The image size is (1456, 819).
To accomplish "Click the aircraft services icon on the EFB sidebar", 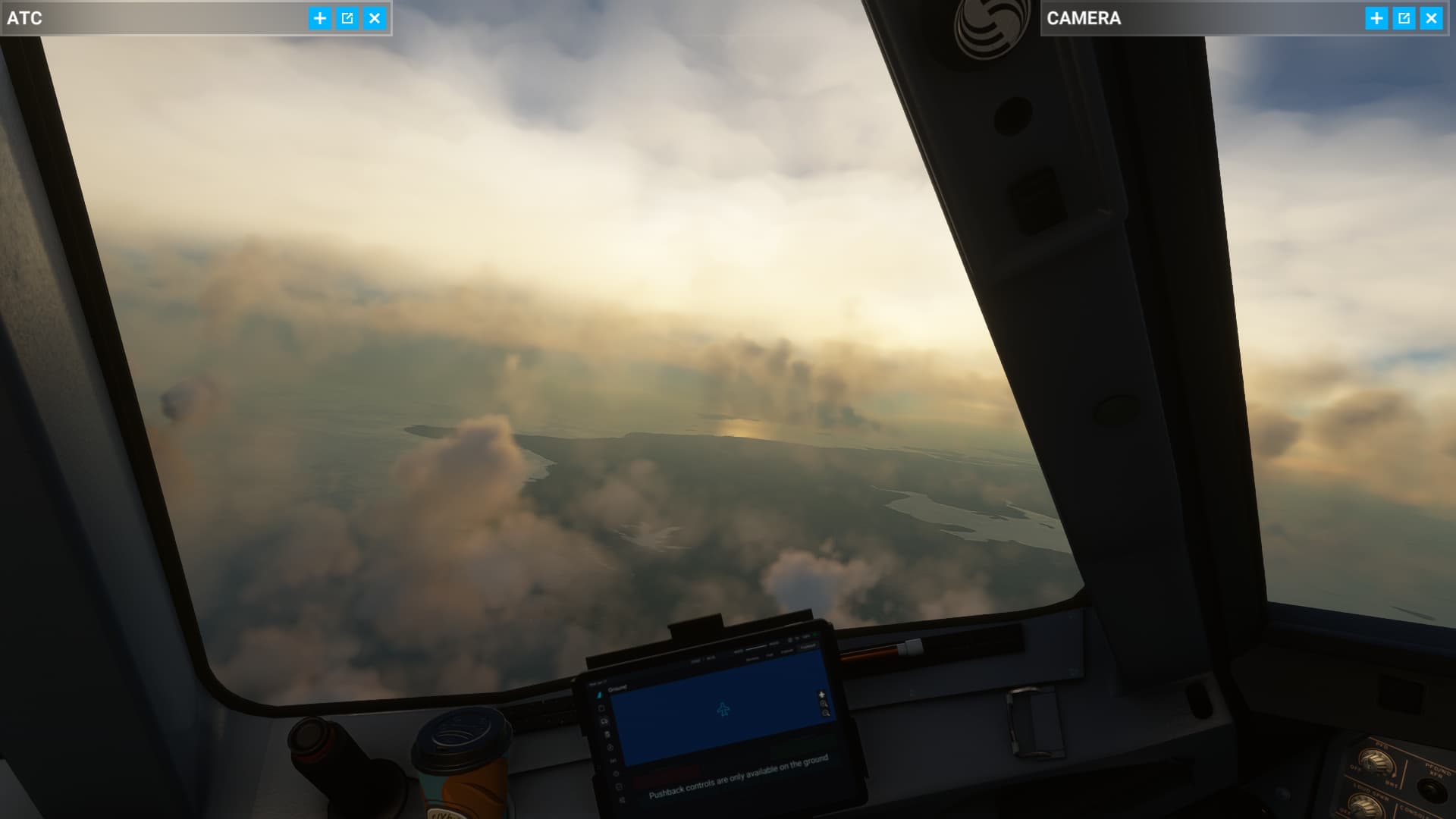I will coord(605,720).
